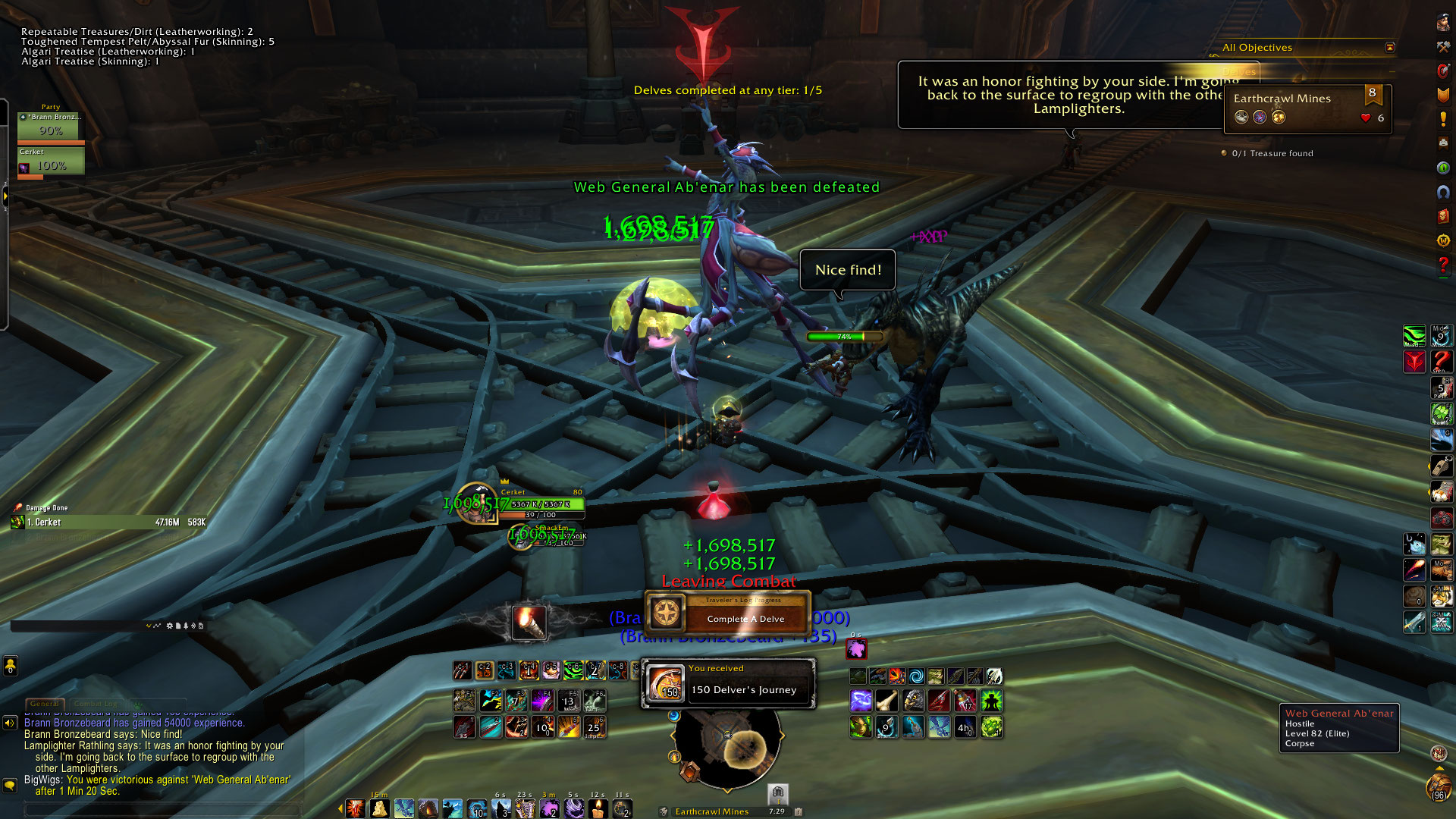Select Cerket row in Damage Done meter

pyautogui.click(x=108, y=522)
